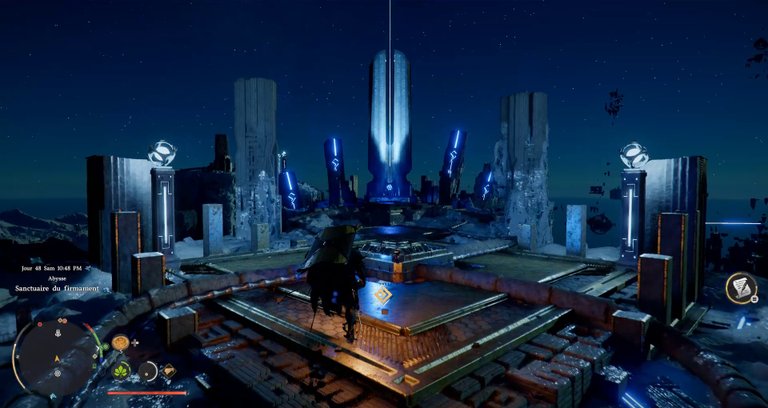768x408 pixels.
Task: Select the orange food item slot
Action: click(x=120, y=343)
